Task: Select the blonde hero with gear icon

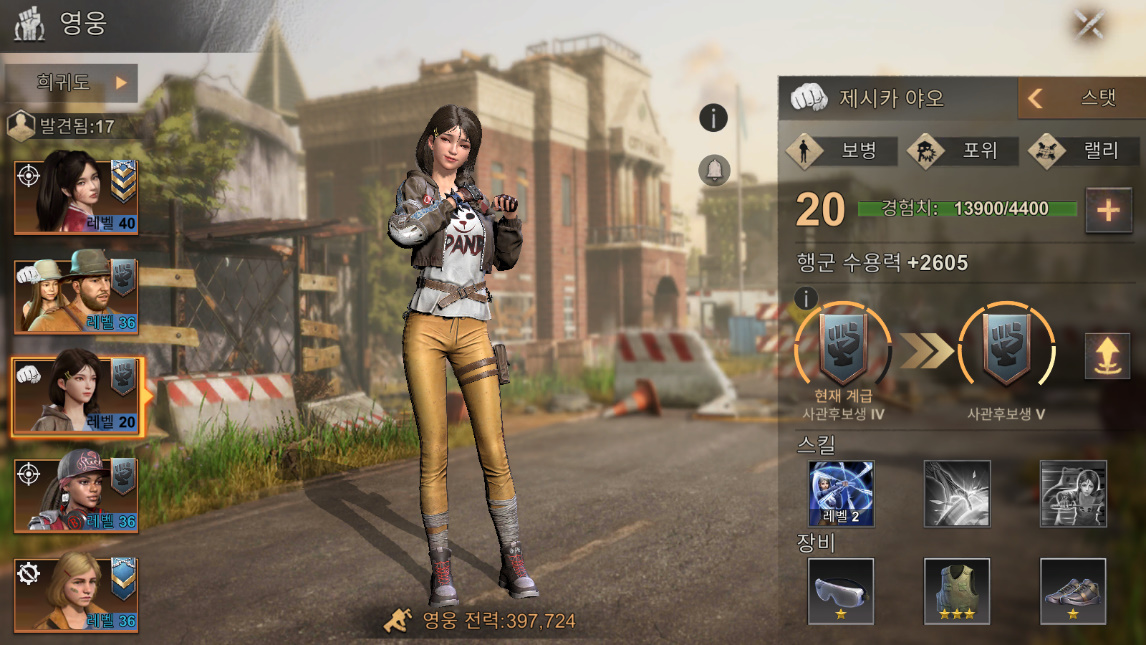Action: (x=77, y=593)
